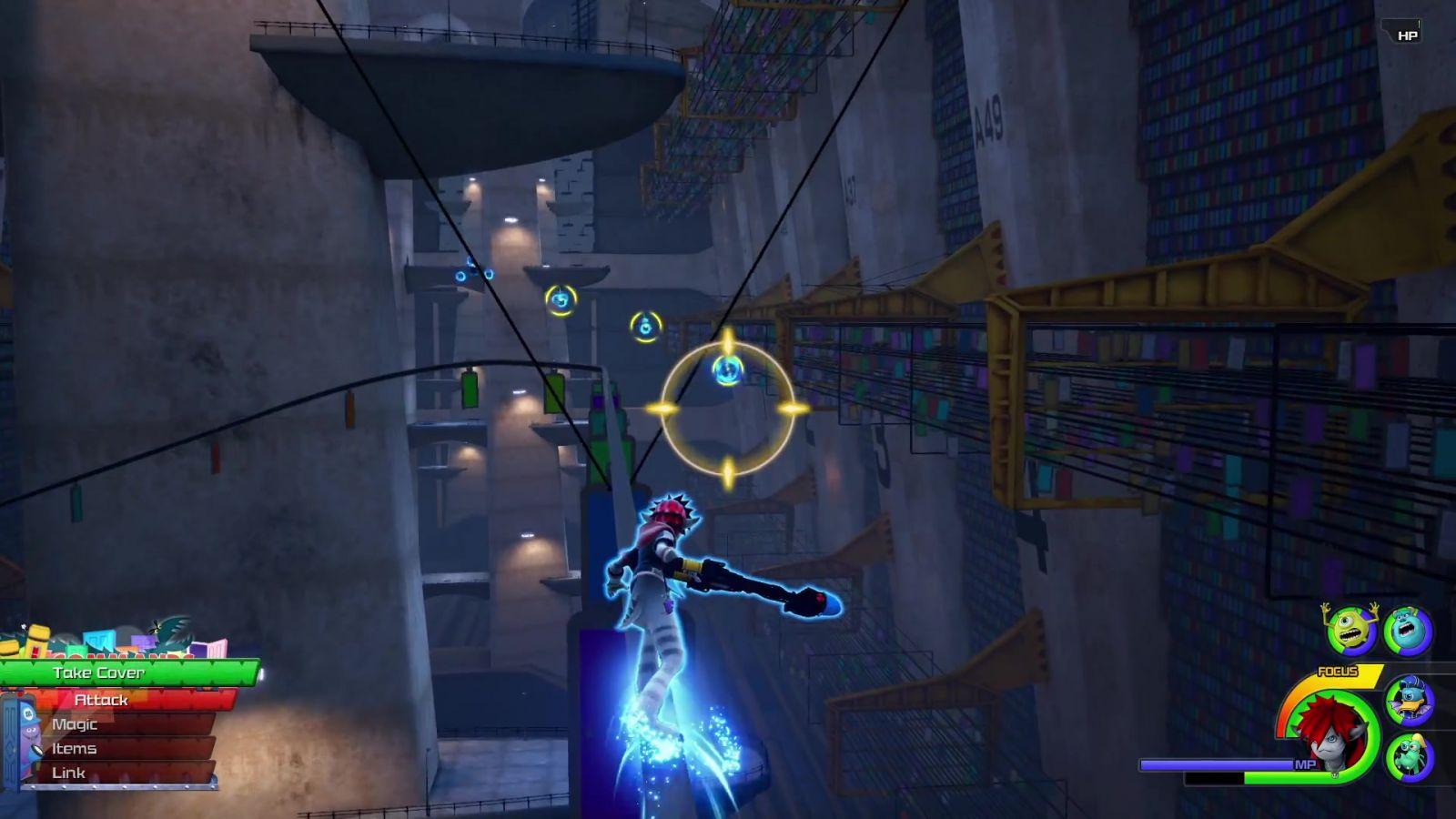Click Sulley's party portrait
Image resolution: width=1456 pixels, height=819 pixels.
pyautogui.click(x=1408, y=631)
